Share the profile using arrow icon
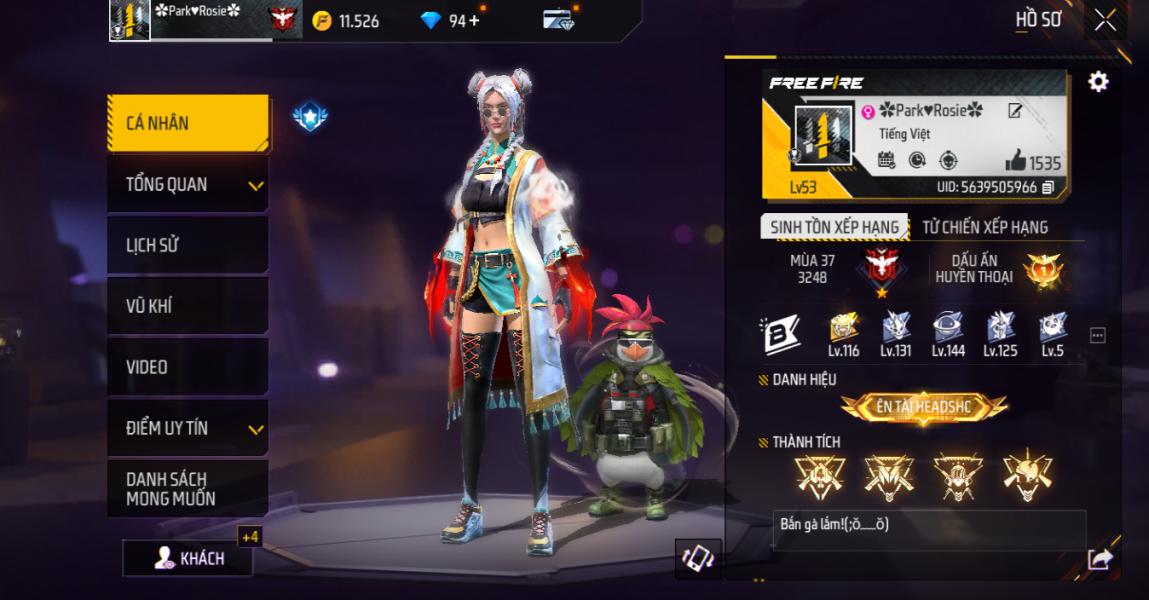The height and width of the screenshot is (600, 1149). [x=1099, y=560]
